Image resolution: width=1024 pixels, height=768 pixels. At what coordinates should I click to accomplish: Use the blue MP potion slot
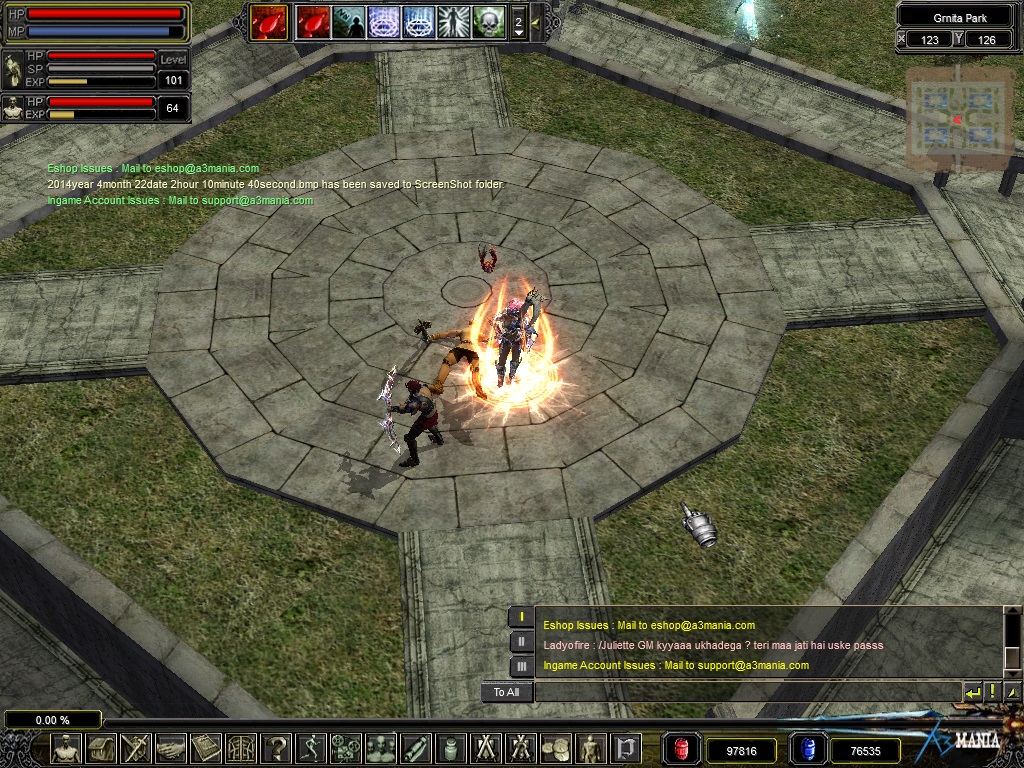pos(808,749)
